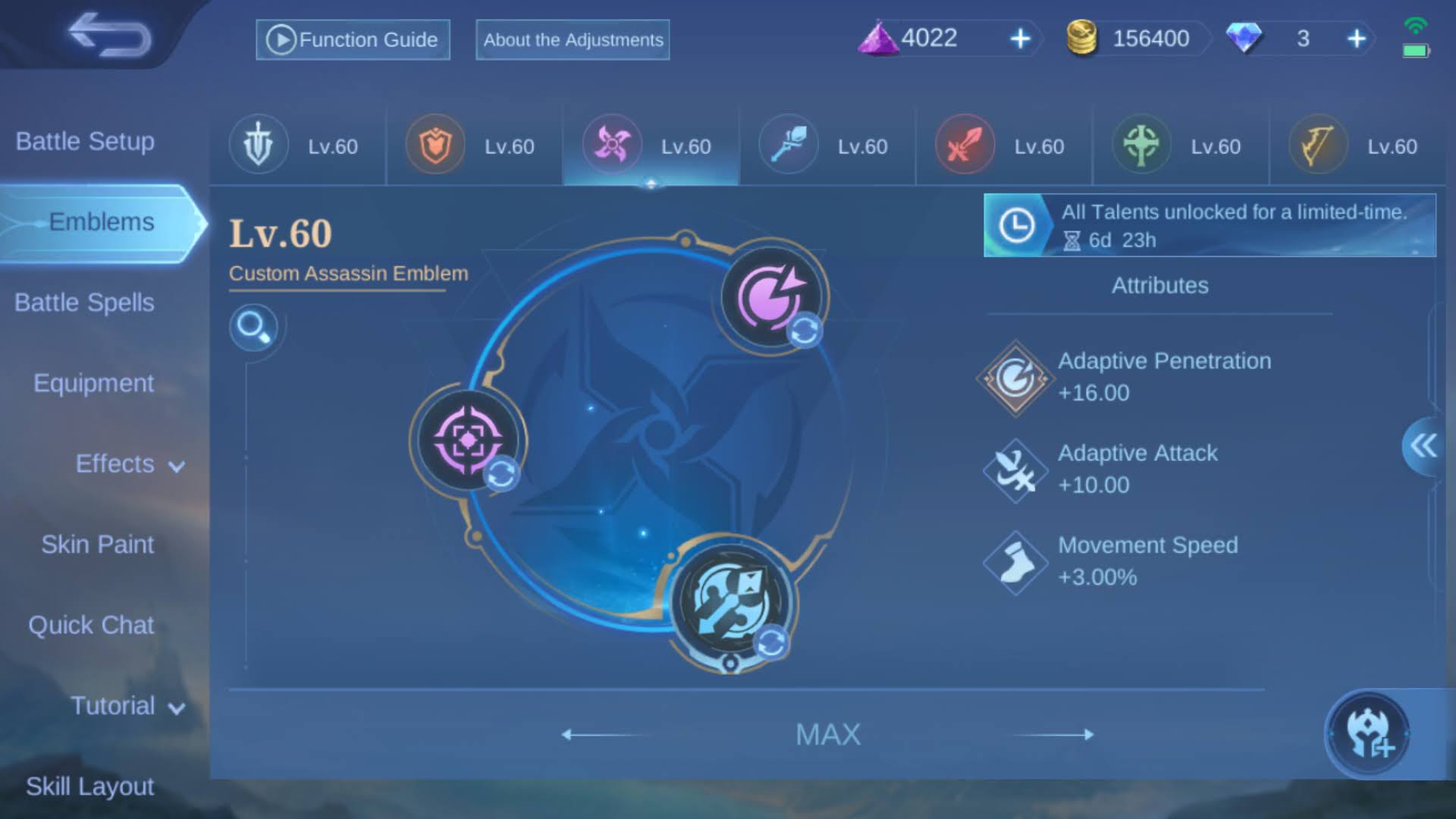Switch to Battle Spells section

coord(83,302)
